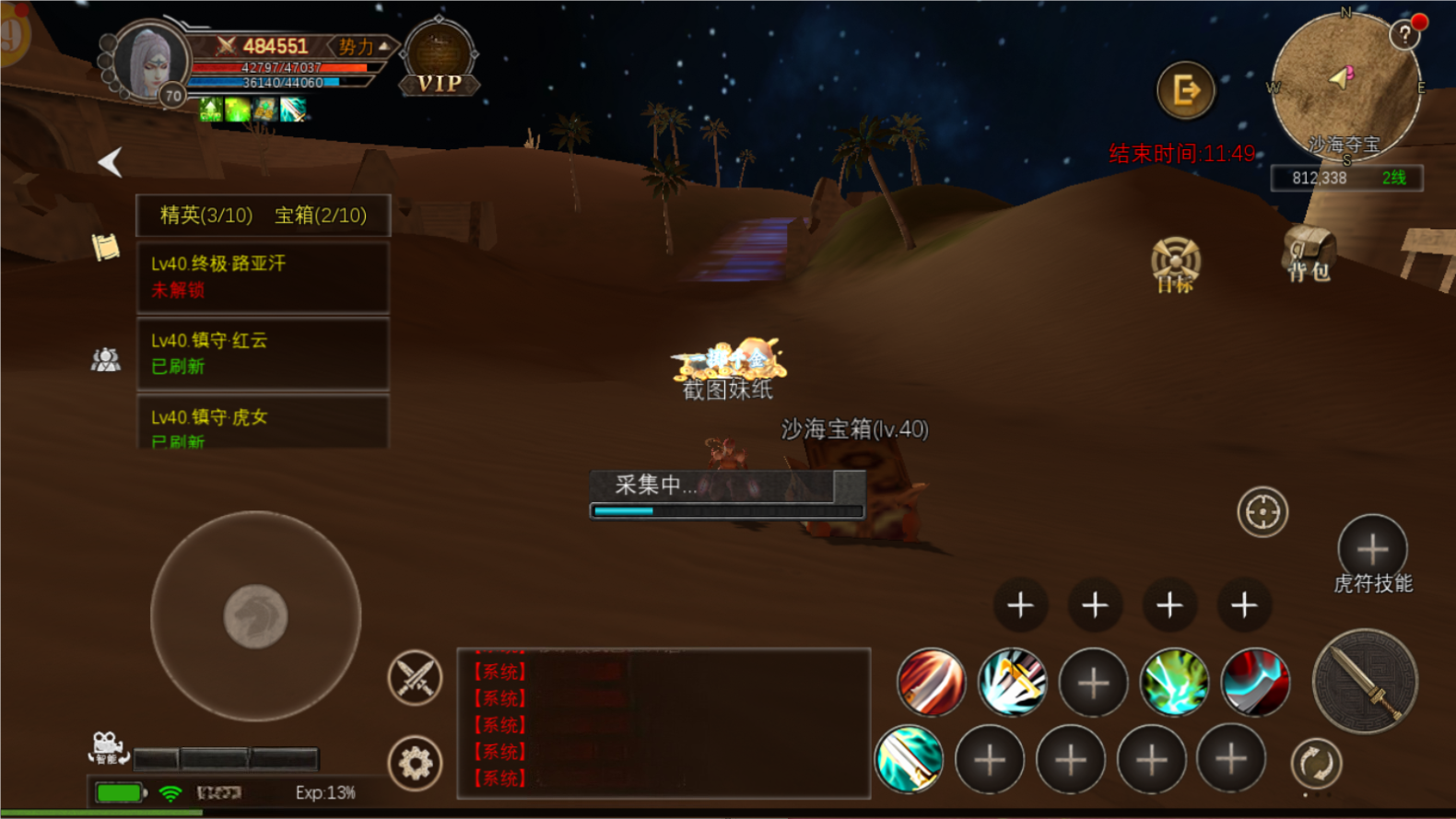Viewport: 1456px width, 819px height.
Task: Add a 虎符技能 tiger tally skill
Action: [1372, 549]
